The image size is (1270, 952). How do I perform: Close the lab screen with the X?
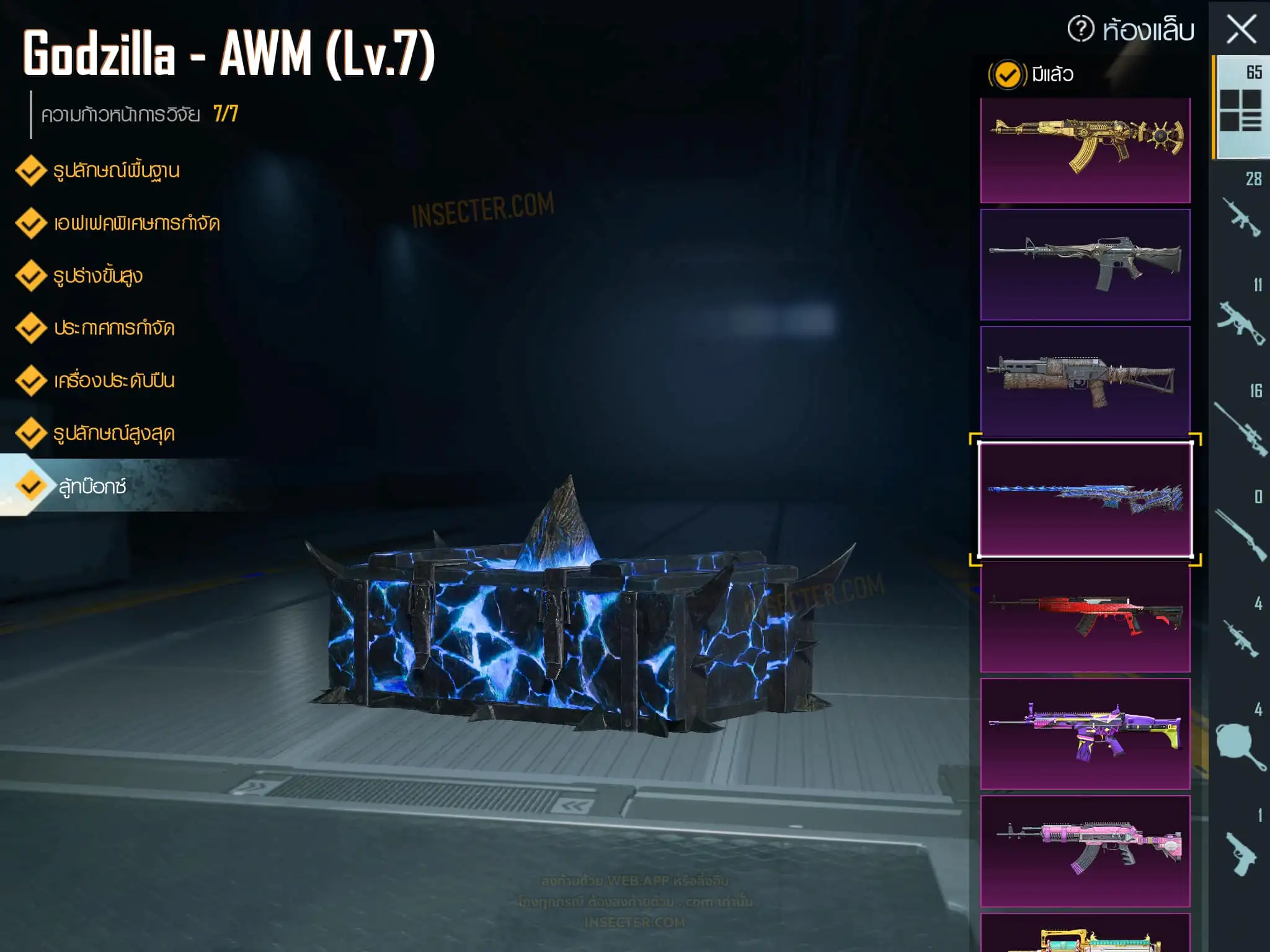click(x=1241, y=29)
